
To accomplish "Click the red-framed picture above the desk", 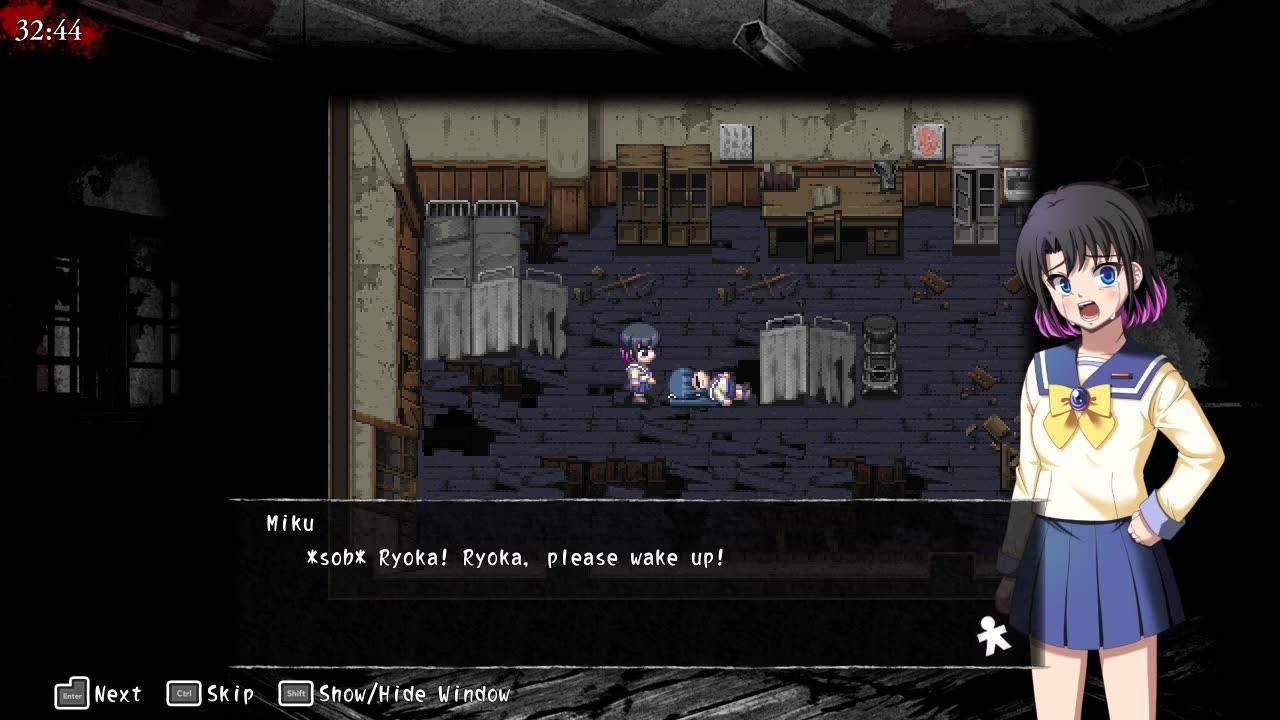I will [928, 140].
